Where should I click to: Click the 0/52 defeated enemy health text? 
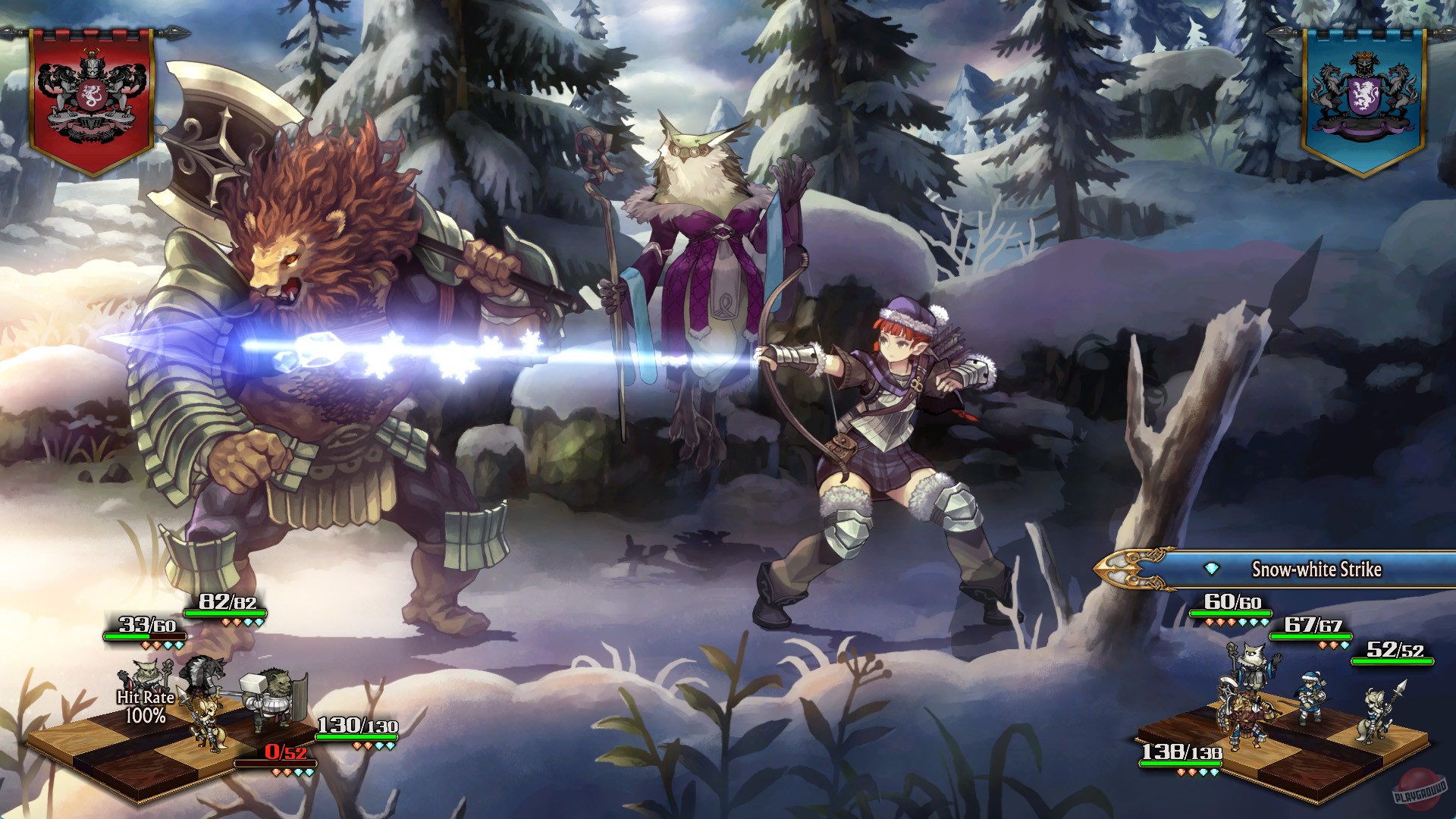click(284, 754)
